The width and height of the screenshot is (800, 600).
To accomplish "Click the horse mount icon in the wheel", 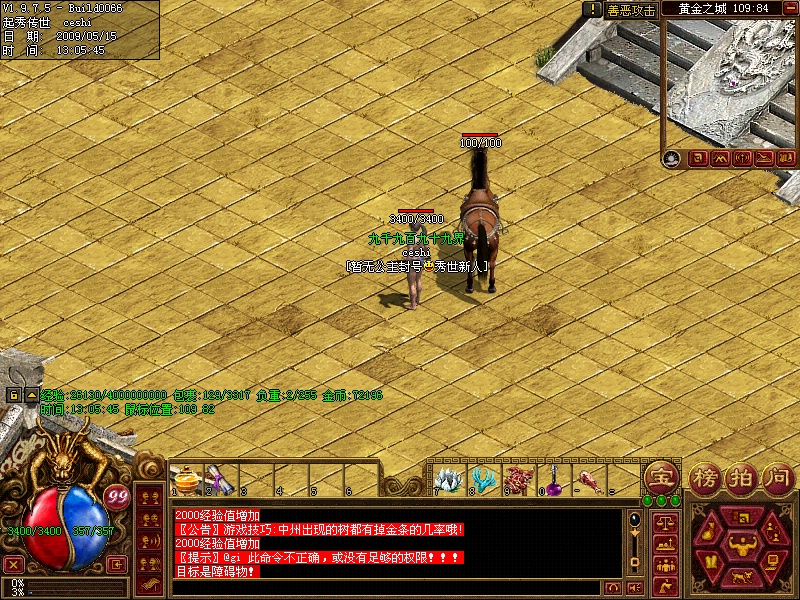I will click(743, 577).
